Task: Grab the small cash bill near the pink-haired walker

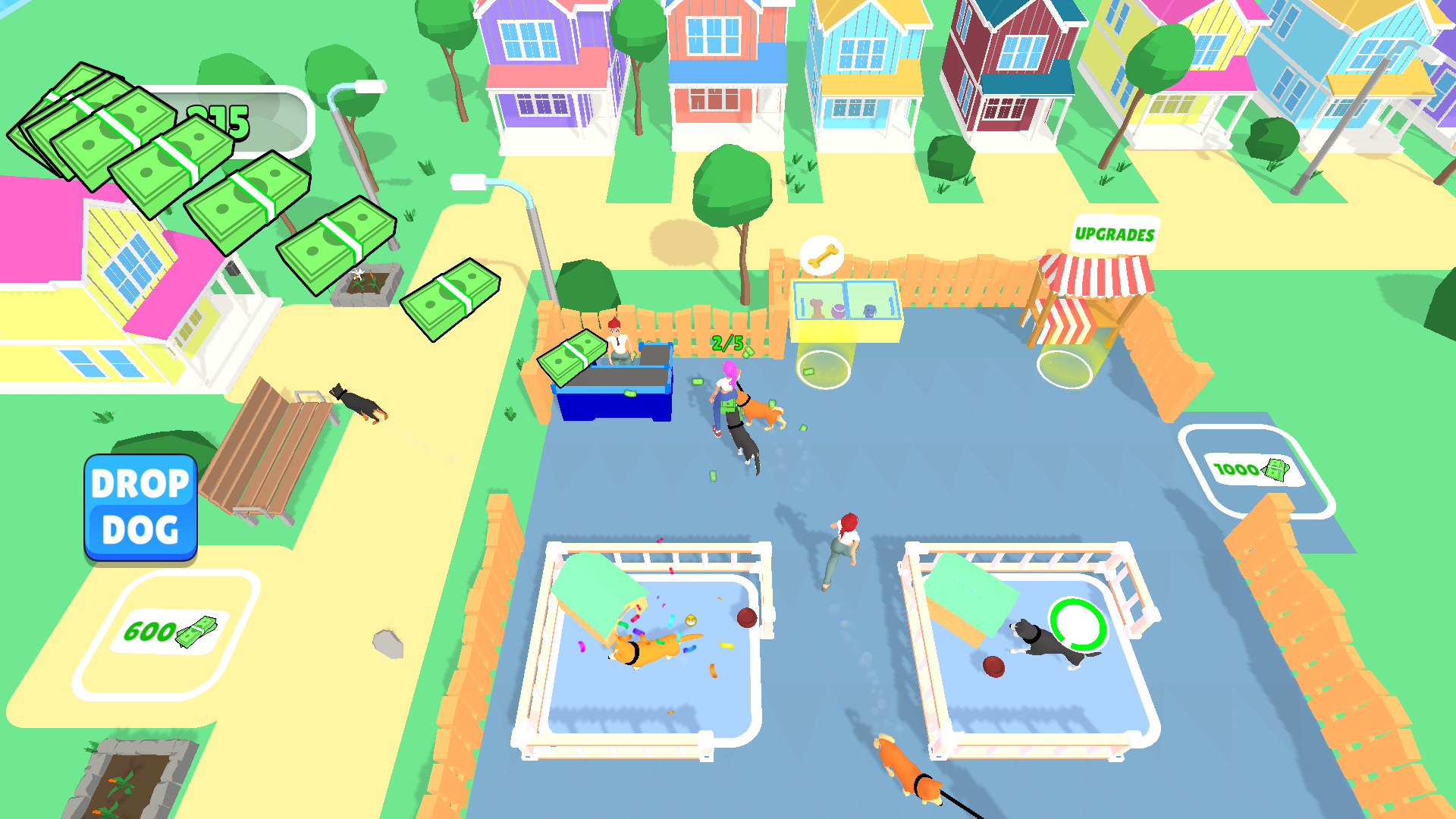Action: [698, 381]
